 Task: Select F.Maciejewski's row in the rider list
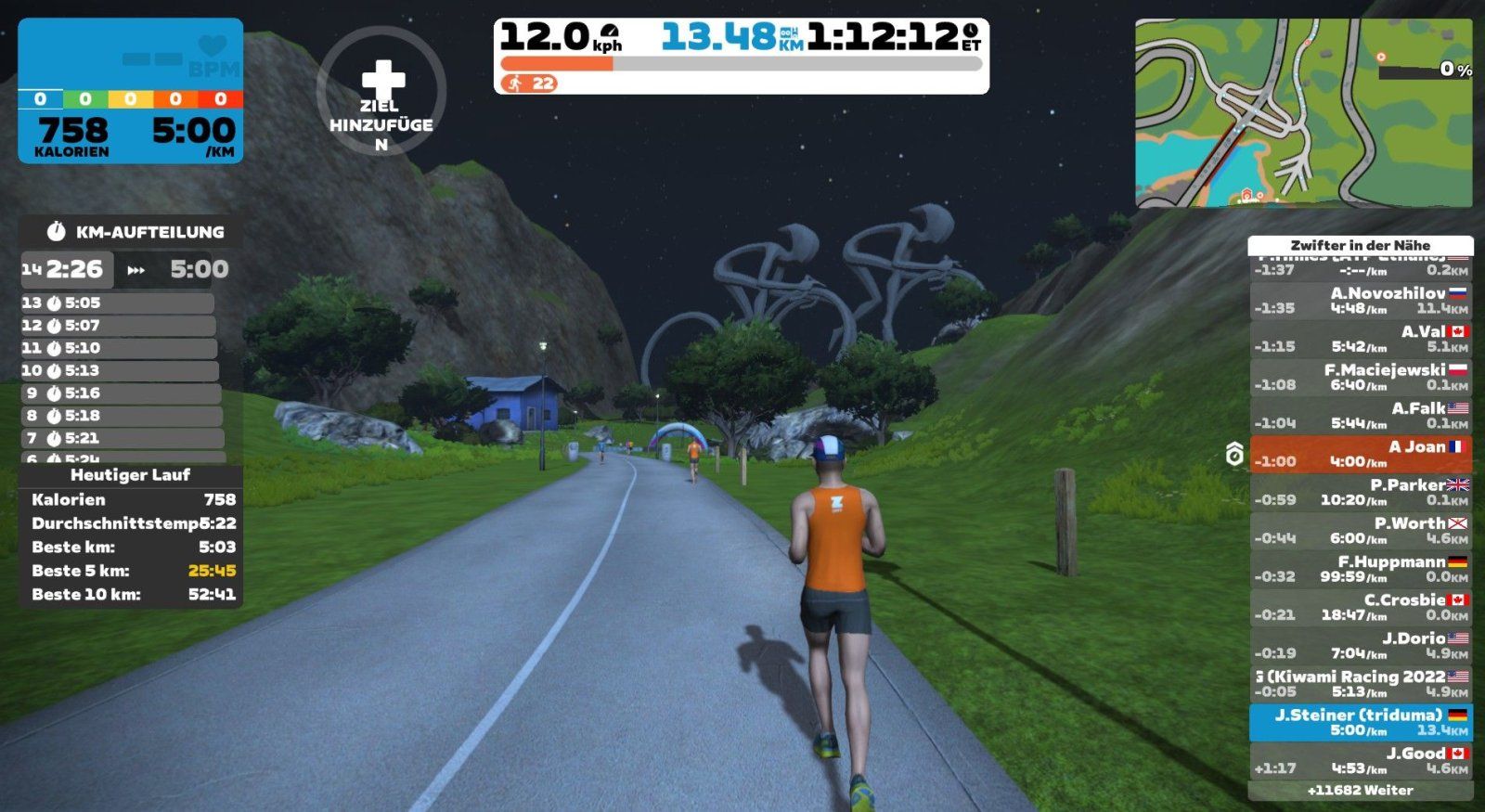tap(1360, 377)
